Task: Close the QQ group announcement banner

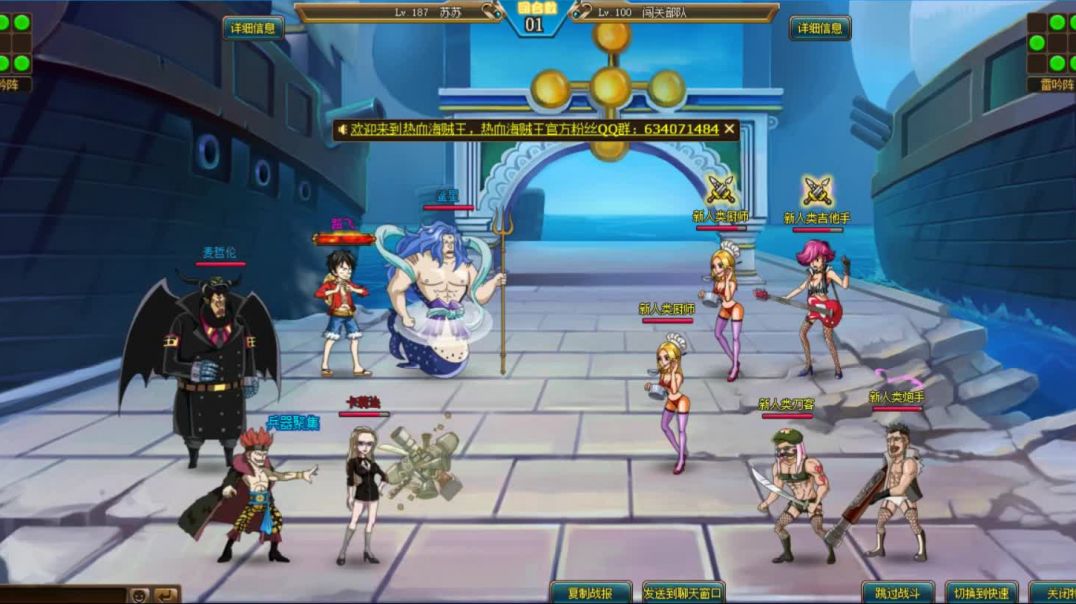Action: click(x=730, y=129)
